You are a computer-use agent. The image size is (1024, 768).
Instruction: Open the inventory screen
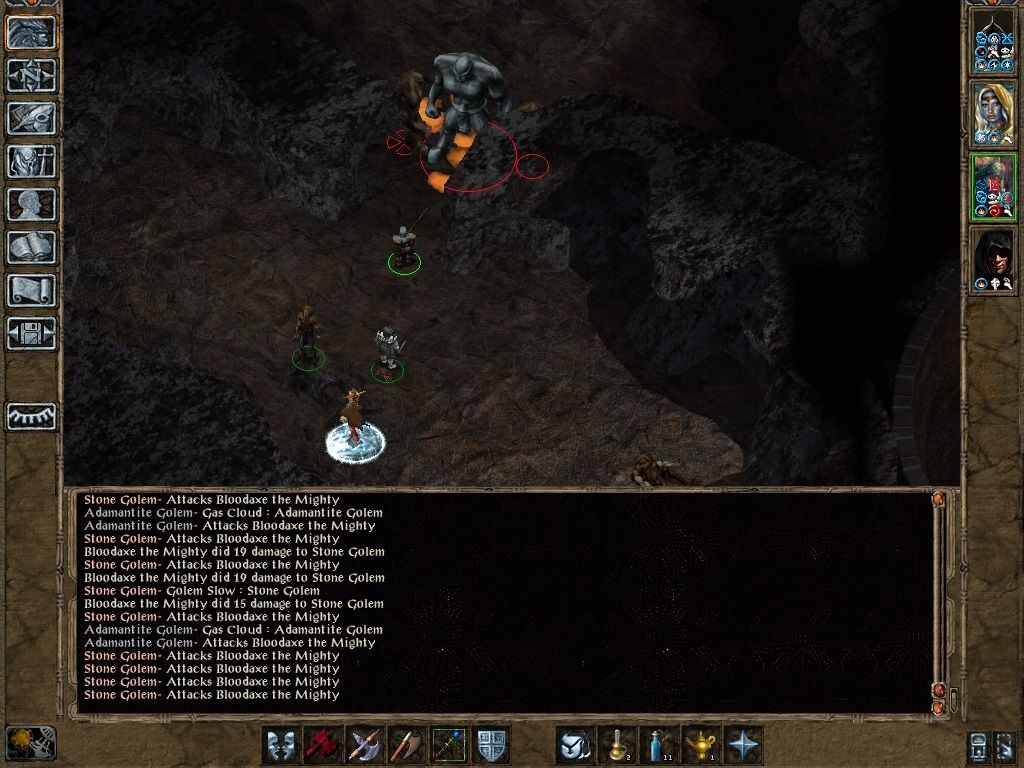point(31,161)
